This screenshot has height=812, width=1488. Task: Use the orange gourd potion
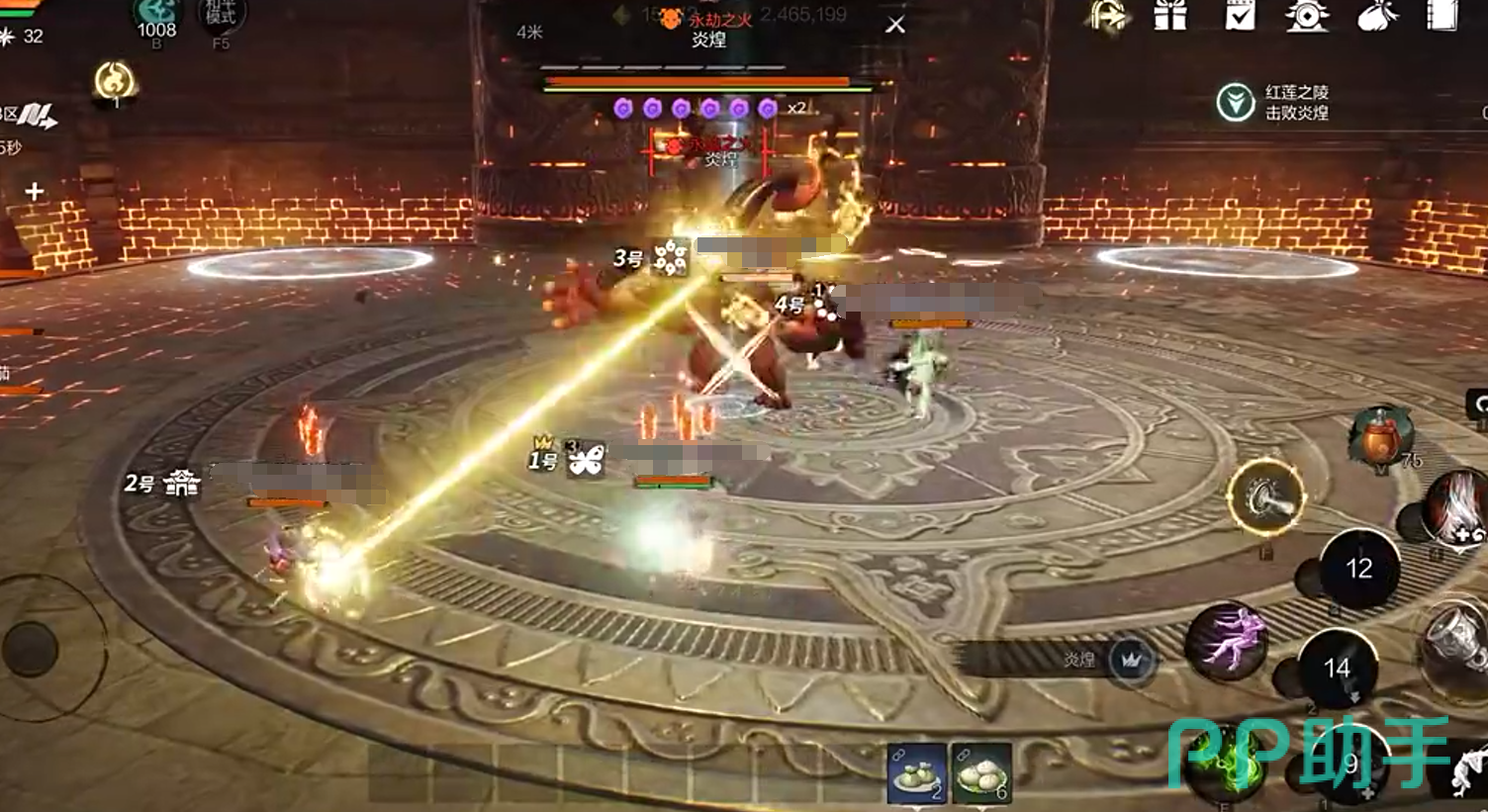[x=1381, y=437]
